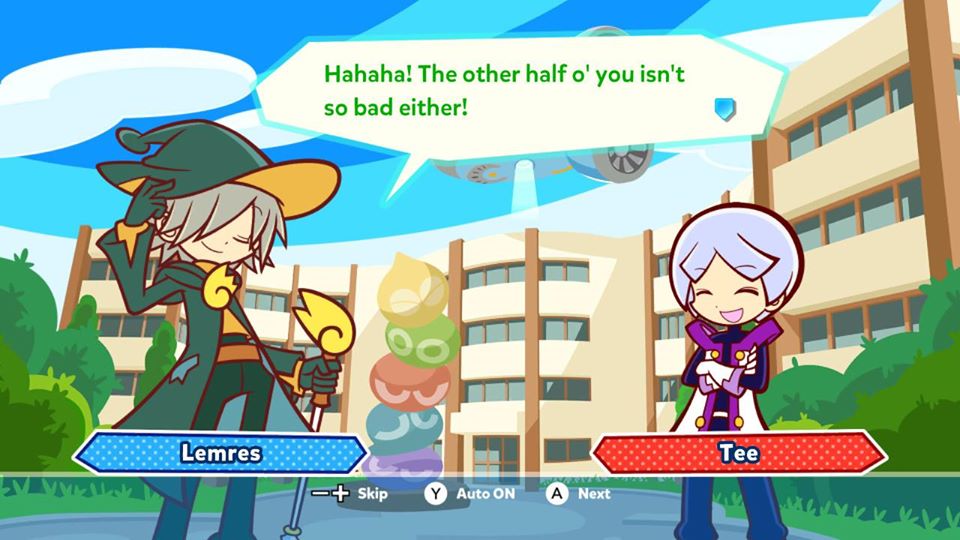Click the blue continue marker in the speech bubble
The image size is (960, 540).
[x=725, y=109]
